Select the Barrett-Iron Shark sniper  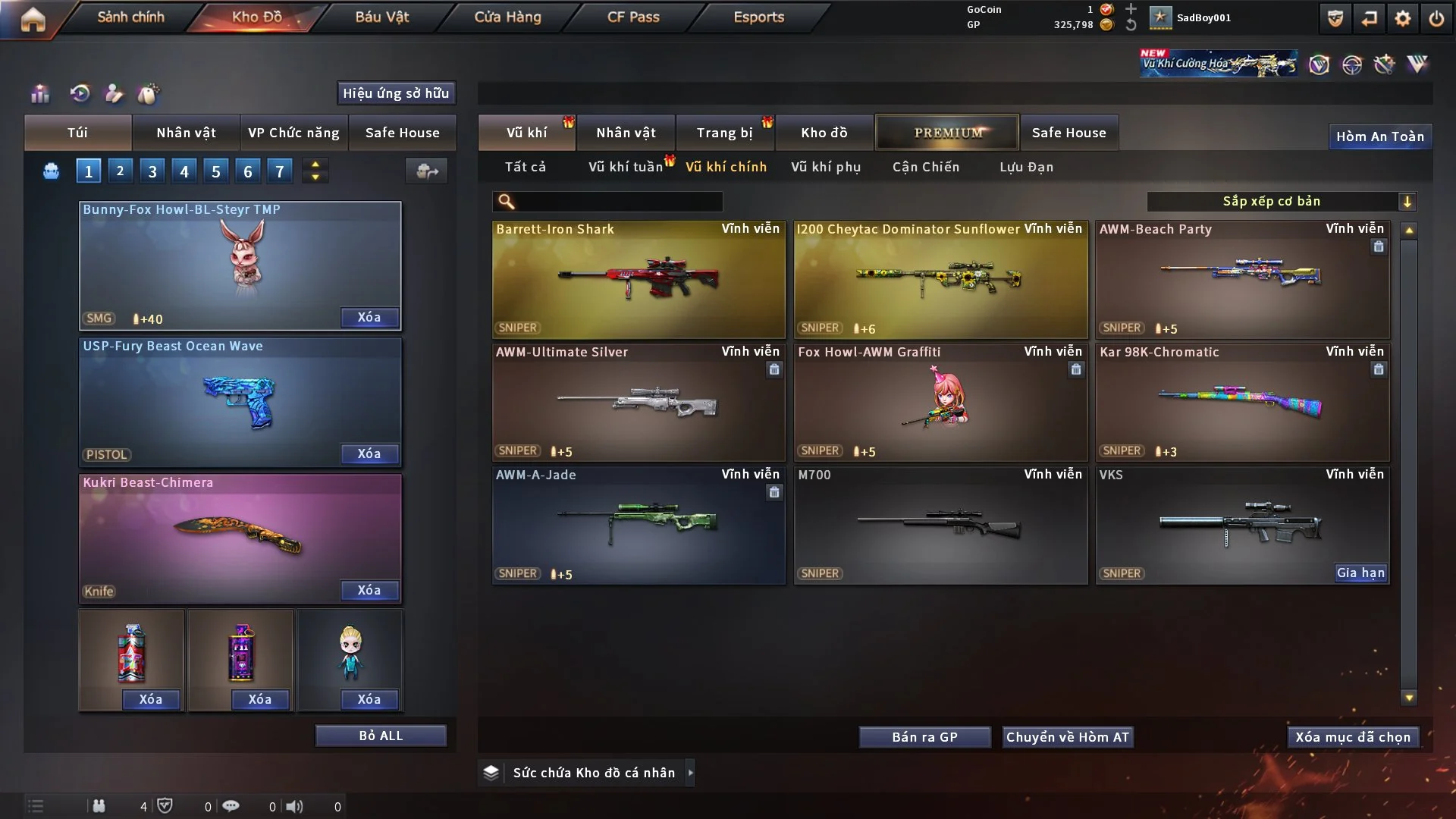click(639, 279)
